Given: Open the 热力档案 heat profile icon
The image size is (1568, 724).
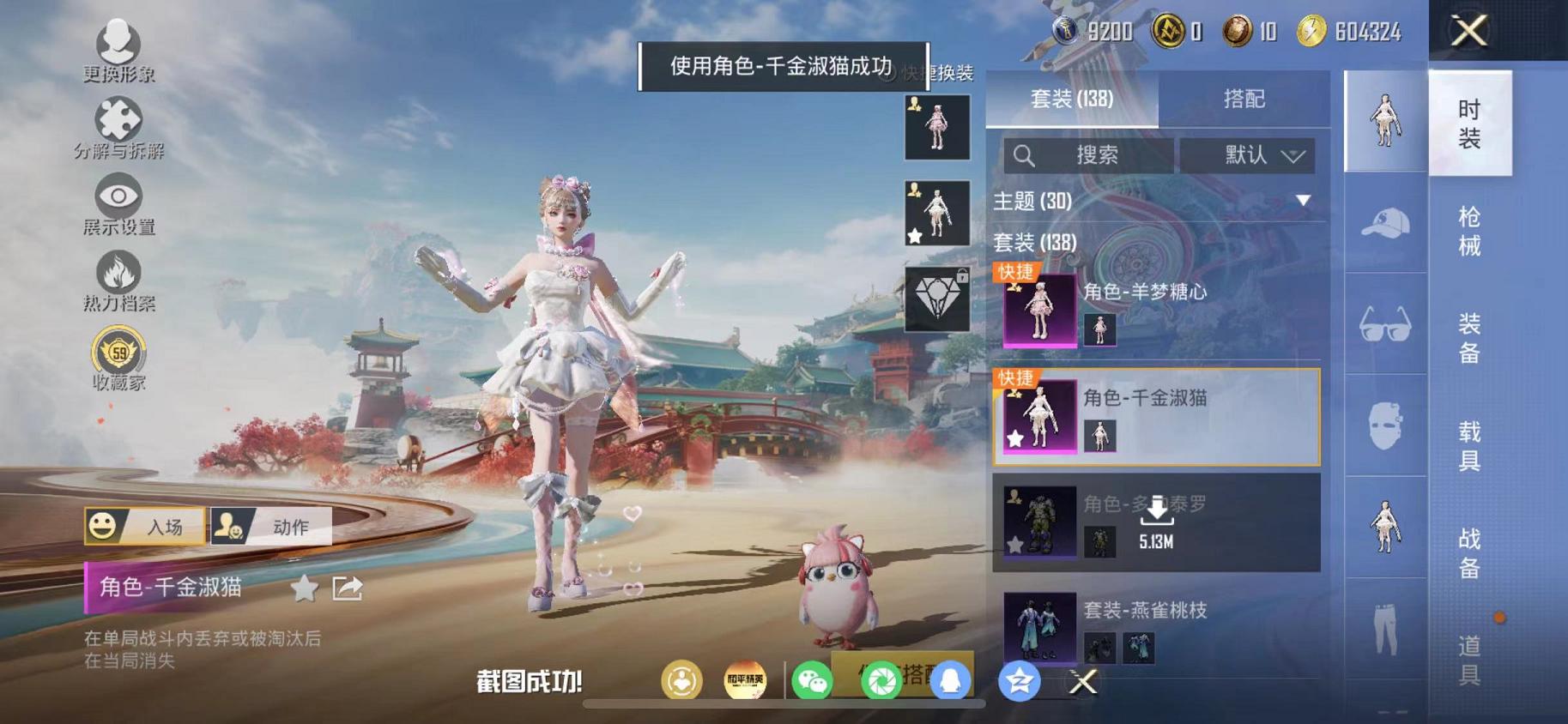Looking at the screenshot, I should (x=118, y=274).
